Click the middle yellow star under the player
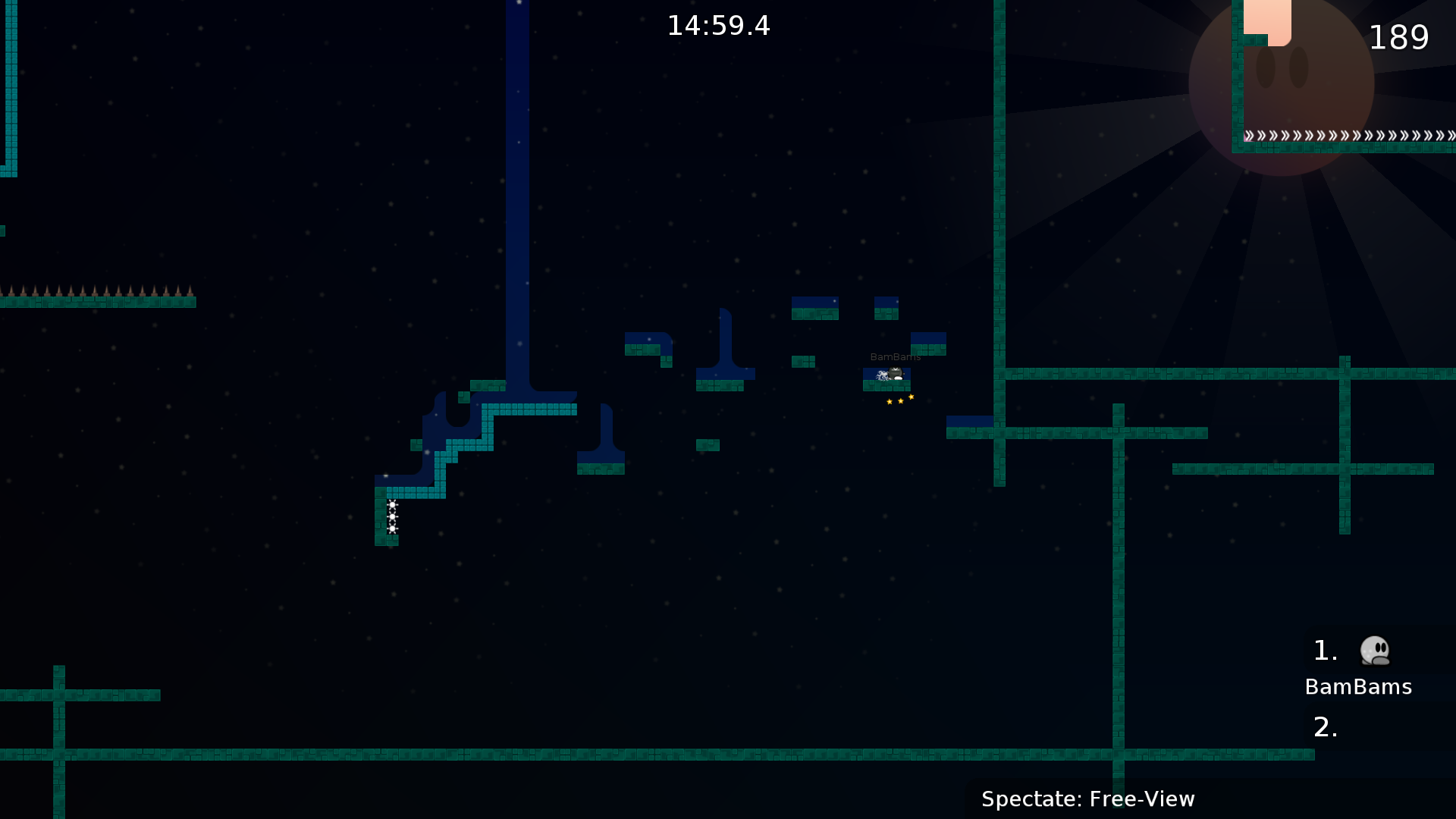This screenshot has width=1456, height=819. pos(901,401)
